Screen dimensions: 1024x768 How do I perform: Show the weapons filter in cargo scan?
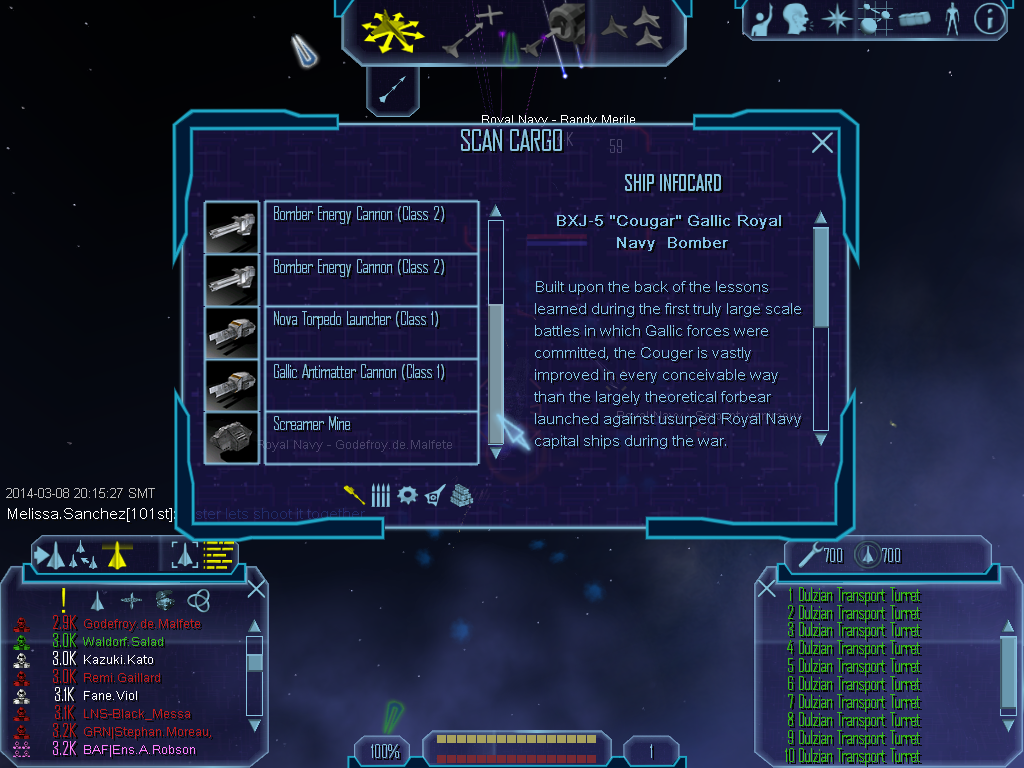point(354,494)
